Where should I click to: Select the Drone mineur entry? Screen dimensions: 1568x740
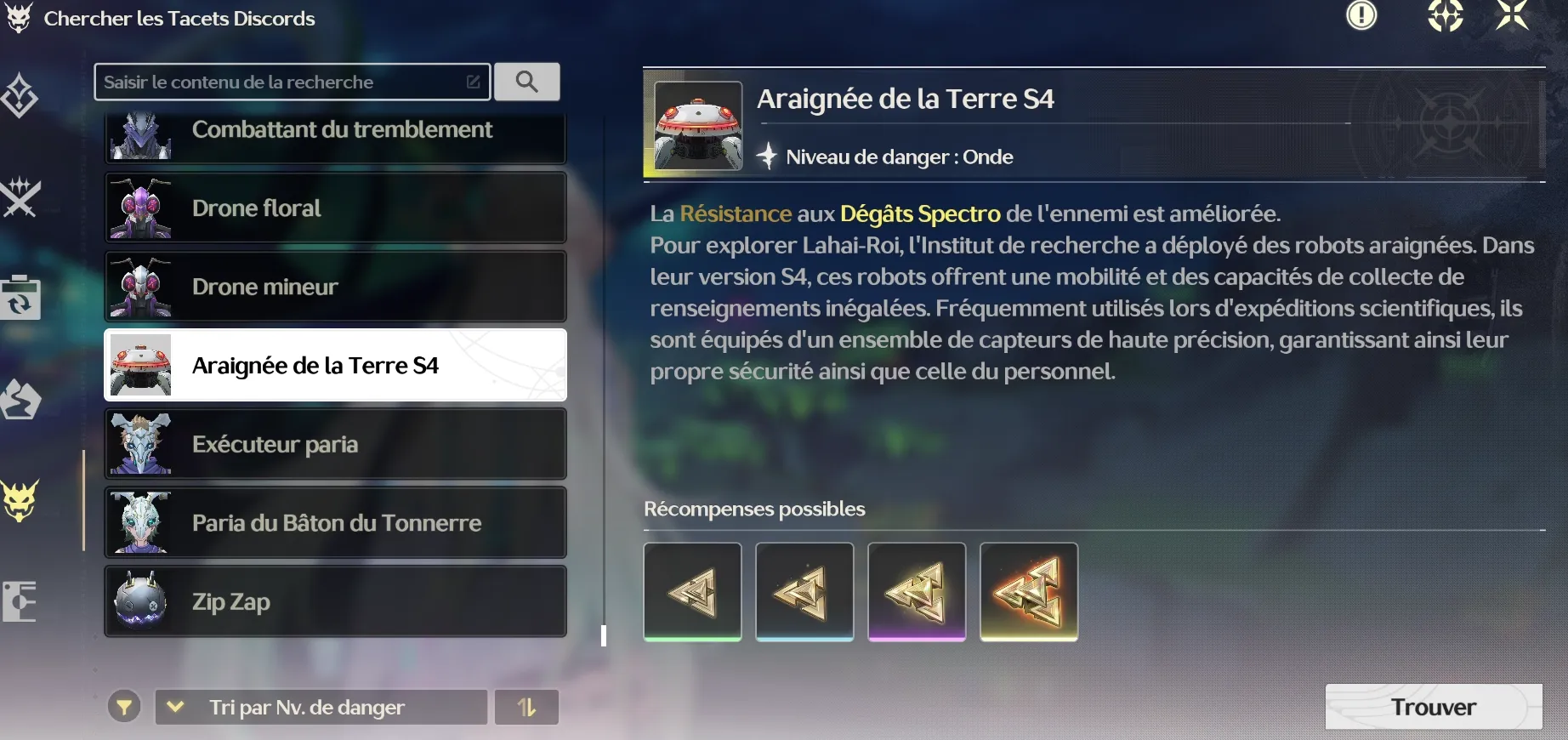point(335,287)
